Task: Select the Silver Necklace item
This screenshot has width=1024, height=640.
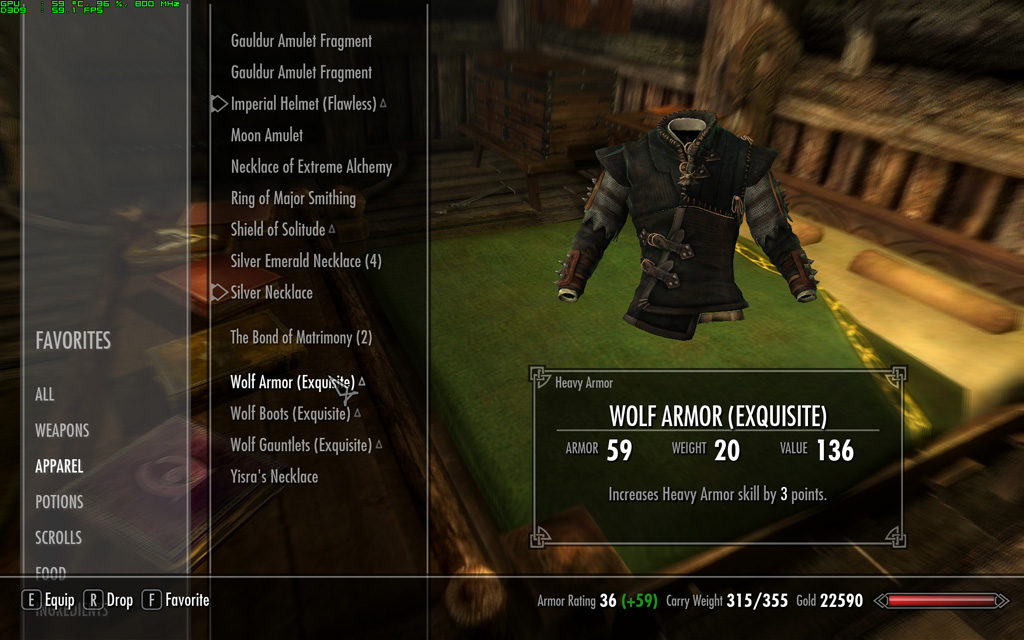Action: (272, 293)
